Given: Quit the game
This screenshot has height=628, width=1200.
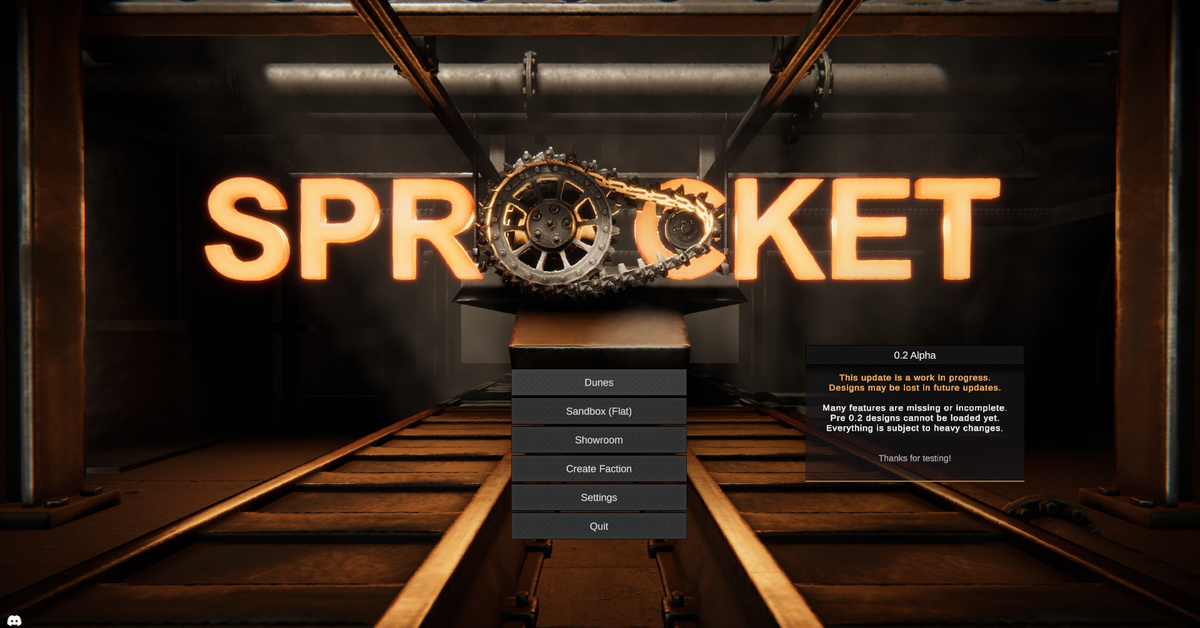Looking at the screenshot, I should pos(599,526).
